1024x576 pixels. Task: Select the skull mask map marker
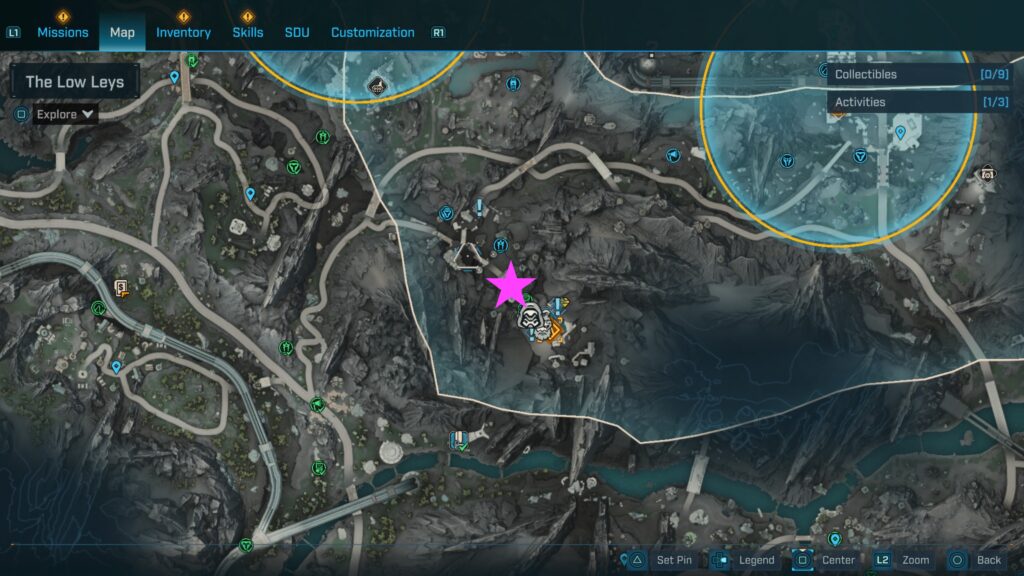pyautogui.click(x=530, y=319)
